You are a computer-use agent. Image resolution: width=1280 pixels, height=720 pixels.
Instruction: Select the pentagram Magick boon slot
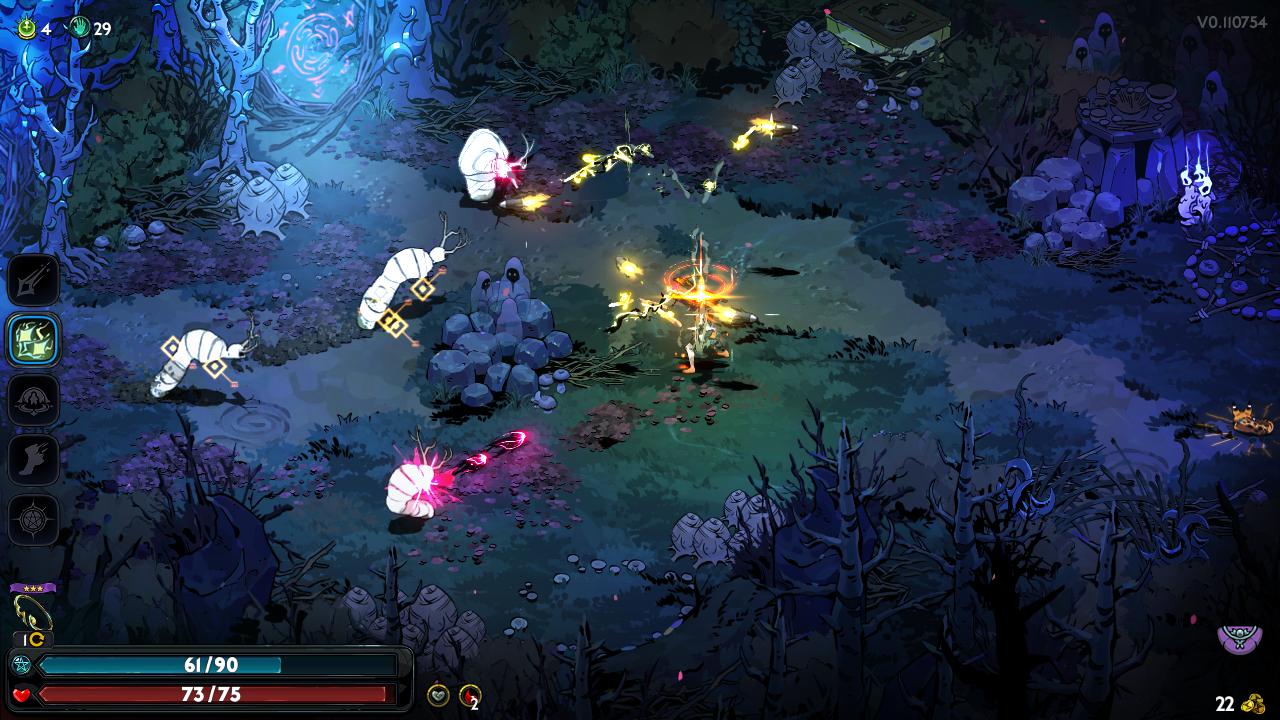pyautogui.click(x=34, y=520)
